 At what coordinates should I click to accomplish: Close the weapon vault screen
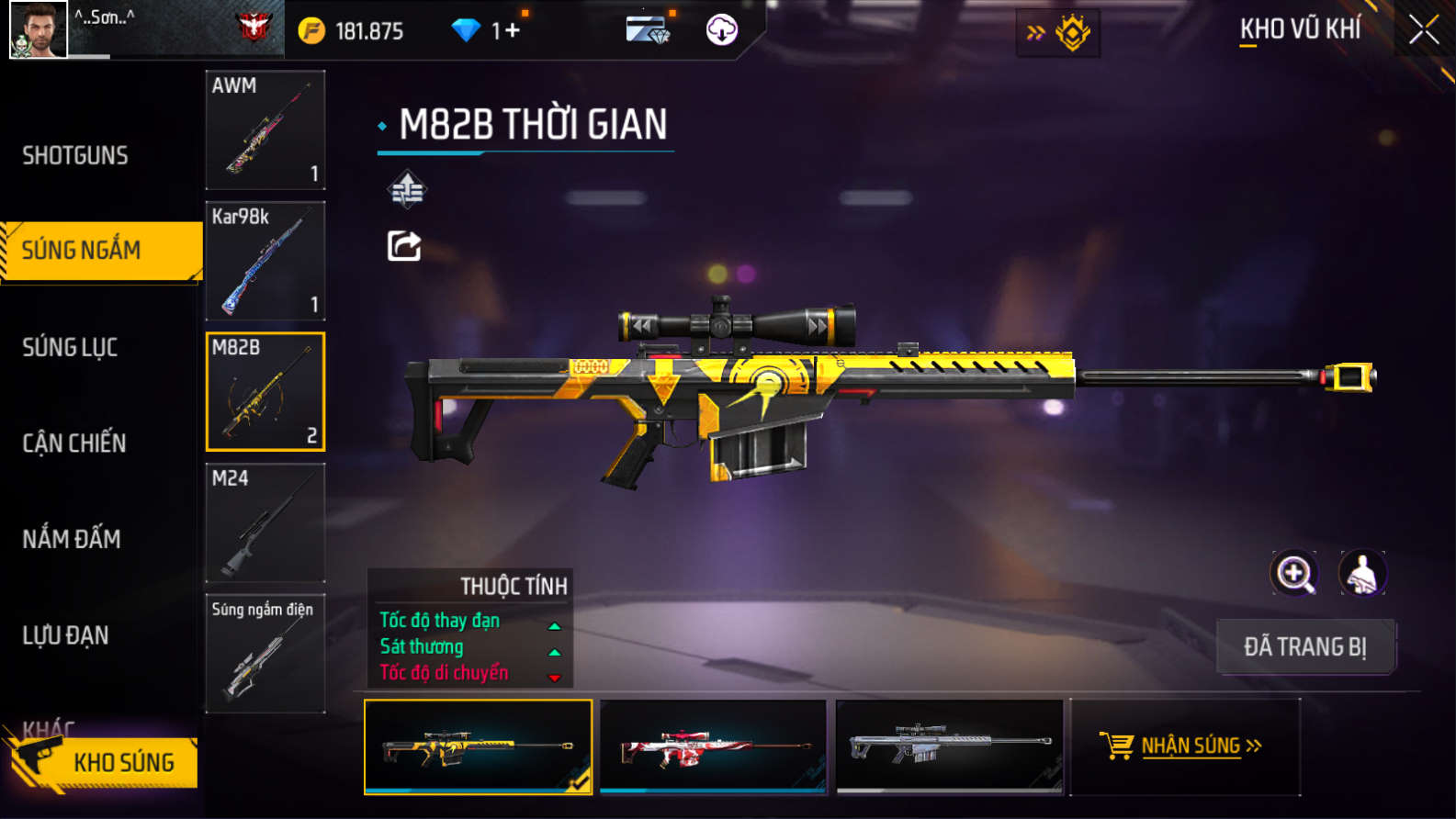(1423, 30)
